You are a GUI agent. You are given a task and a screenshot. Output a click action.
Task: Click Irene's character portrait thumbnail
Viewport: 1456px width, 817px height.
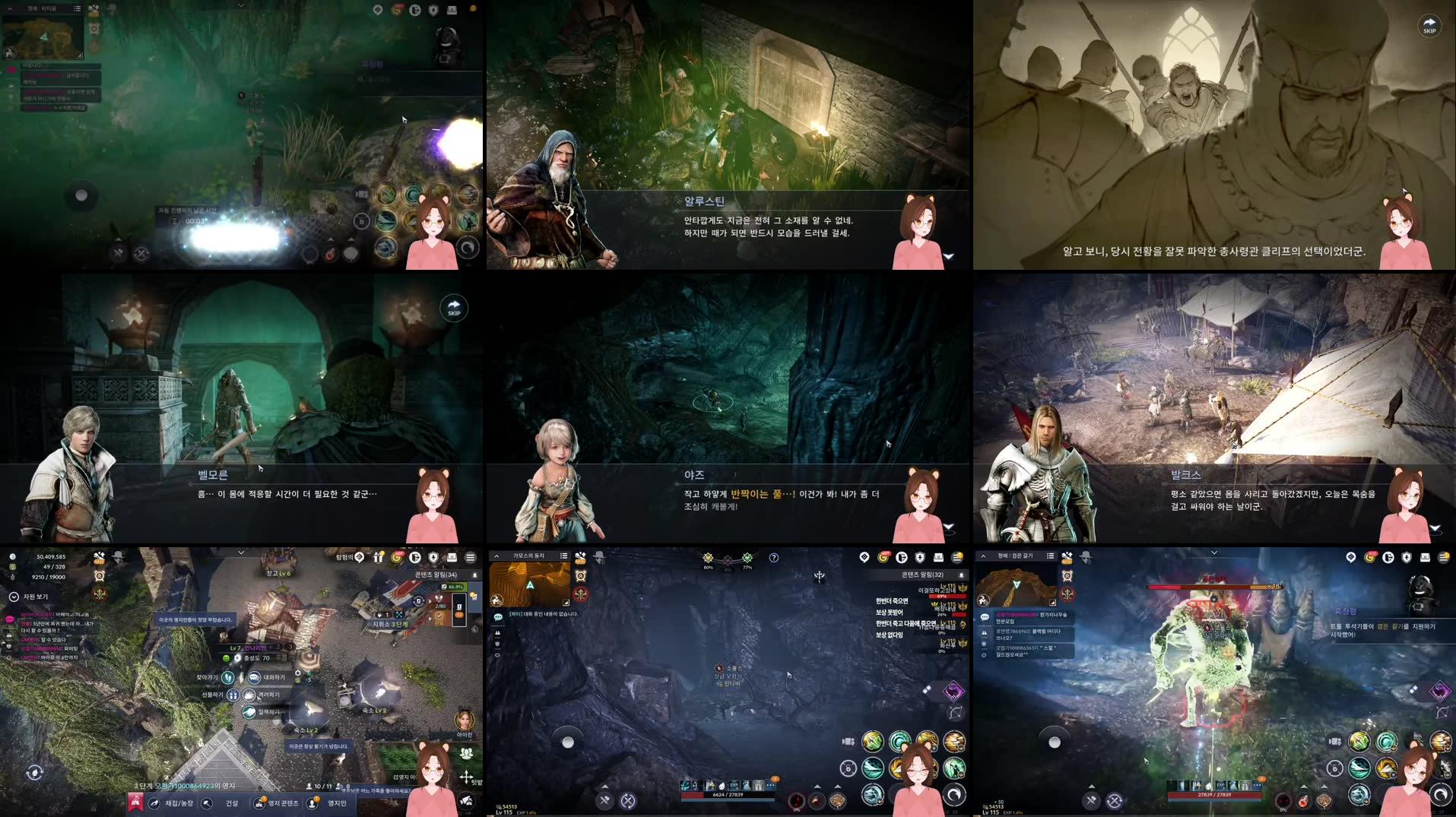pos(465,720)
